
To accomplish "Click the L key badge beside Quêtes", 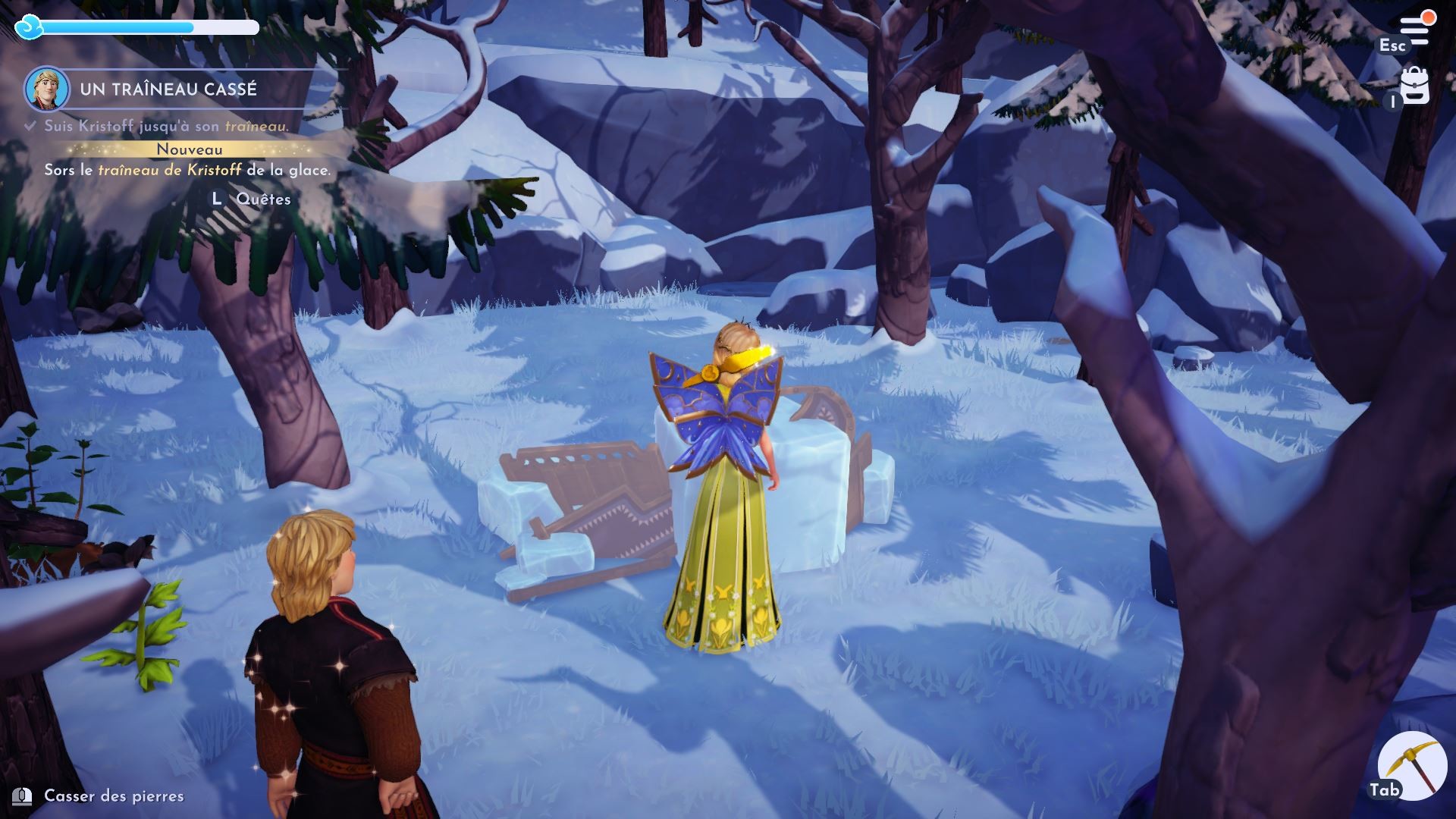I will tap(216, 199).
